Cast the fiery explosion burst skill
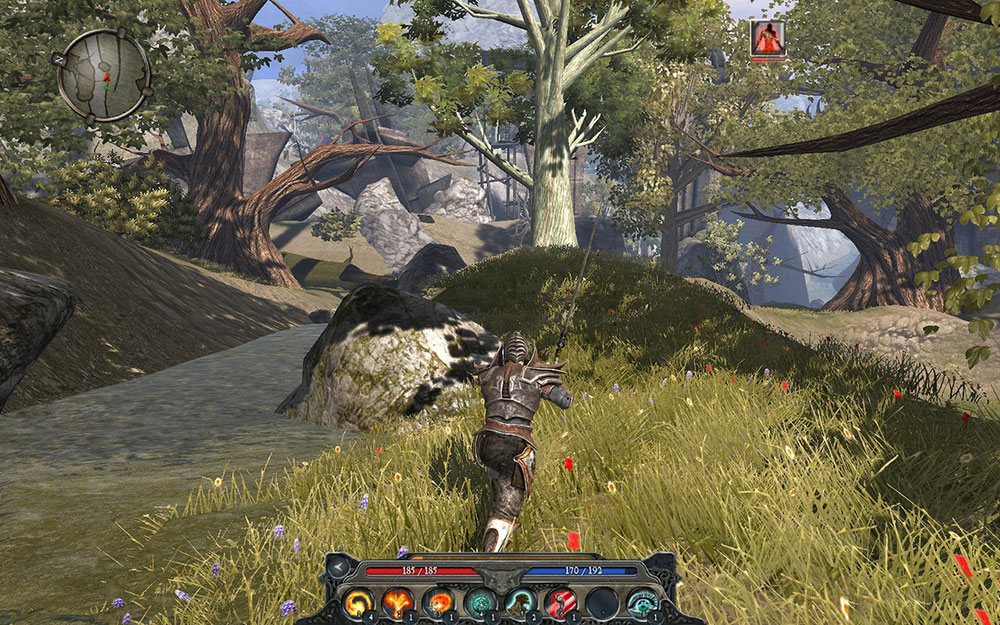This screenshot has width=1000, height=625. [398, 603]
